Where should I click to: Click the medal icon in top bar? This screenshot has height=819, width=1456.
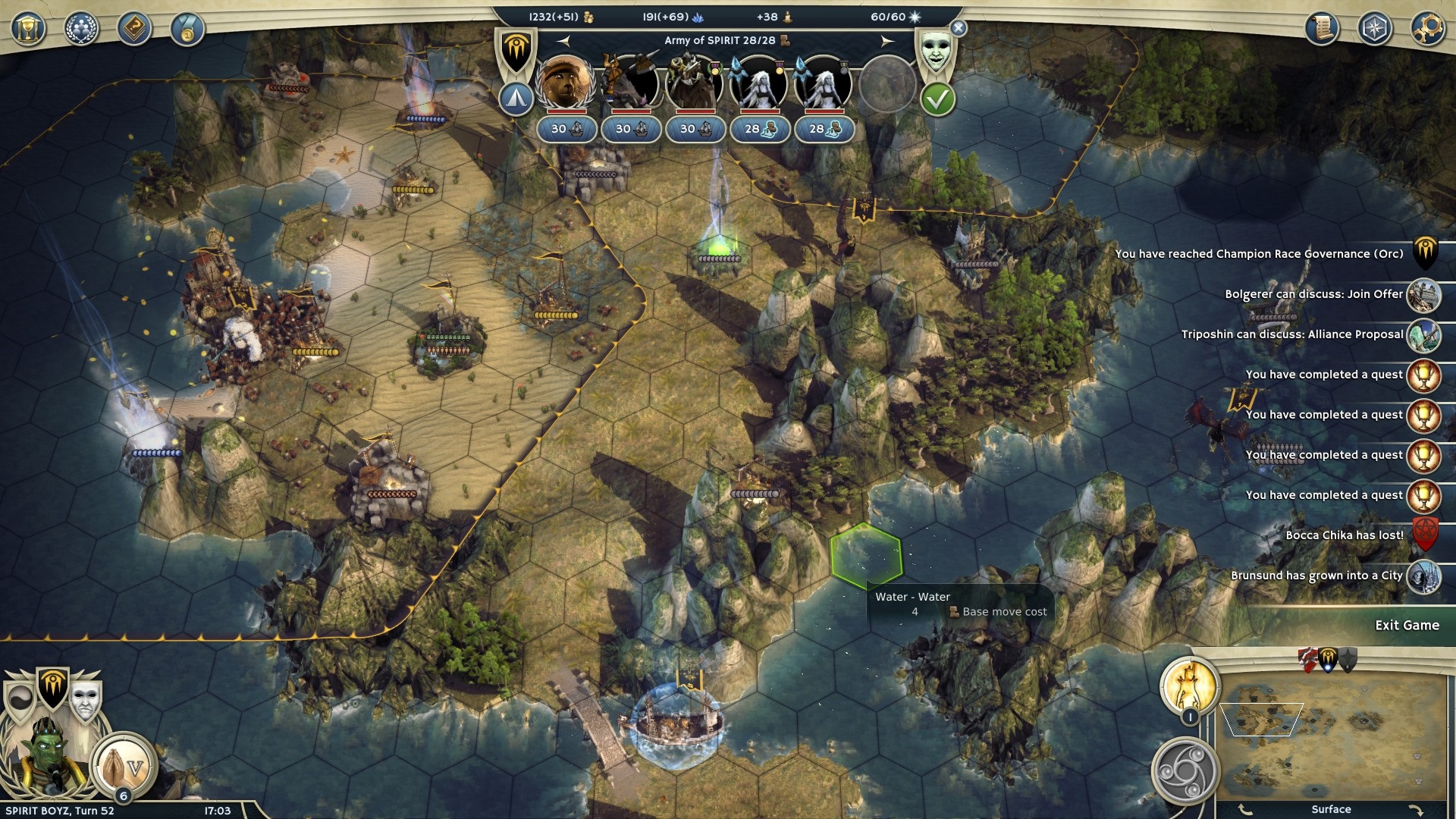click(187, 30)
